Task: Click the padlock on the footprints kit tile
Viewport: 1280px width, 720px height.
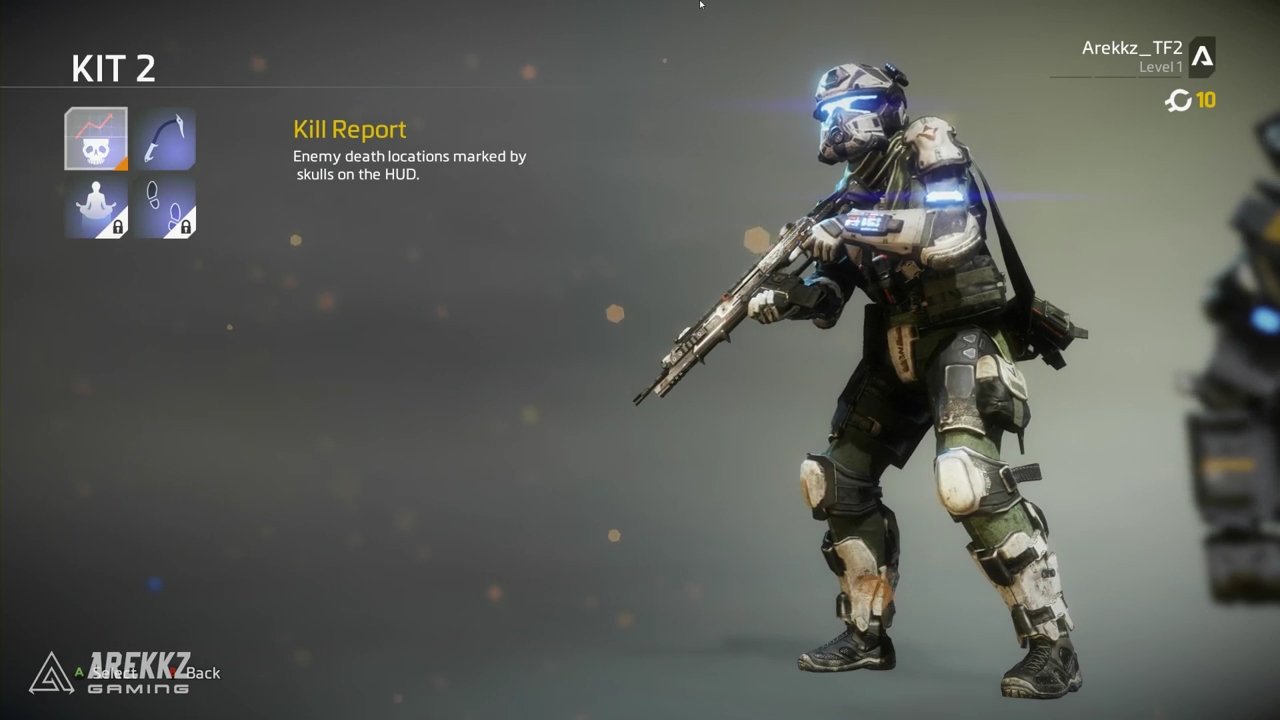Action: pos(186,228)
